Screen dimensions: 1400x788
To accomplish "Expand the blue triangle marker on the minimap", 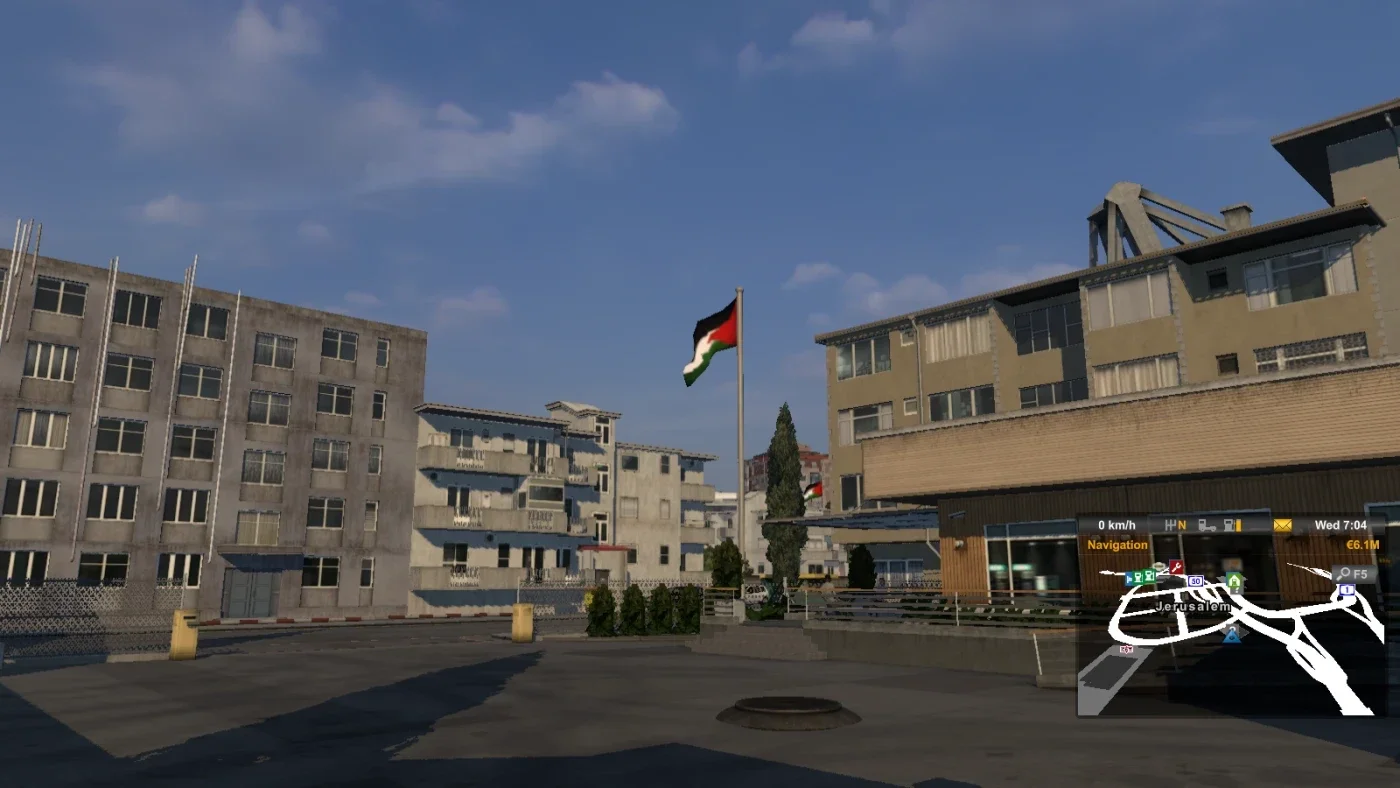I will pyautogui.click(x=1232, y=635).
